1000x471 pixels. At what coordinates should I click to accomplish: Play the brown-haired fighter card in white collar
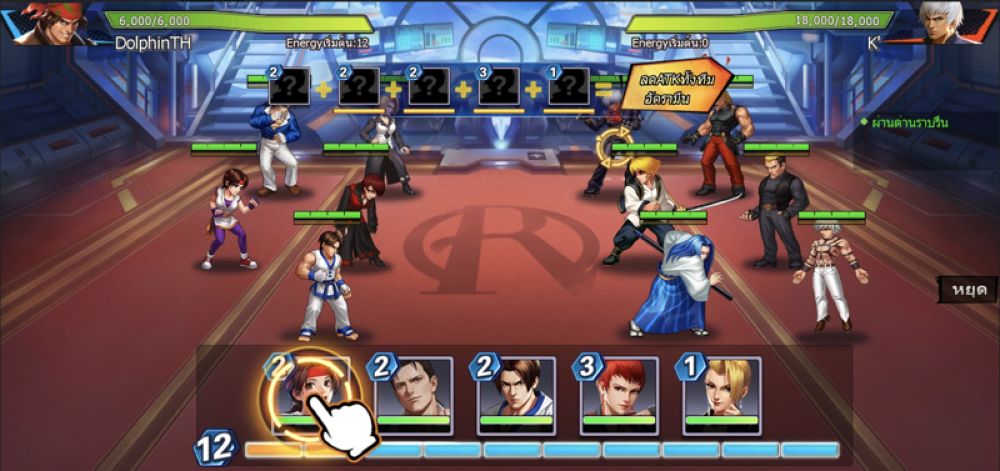coord(516,393)
